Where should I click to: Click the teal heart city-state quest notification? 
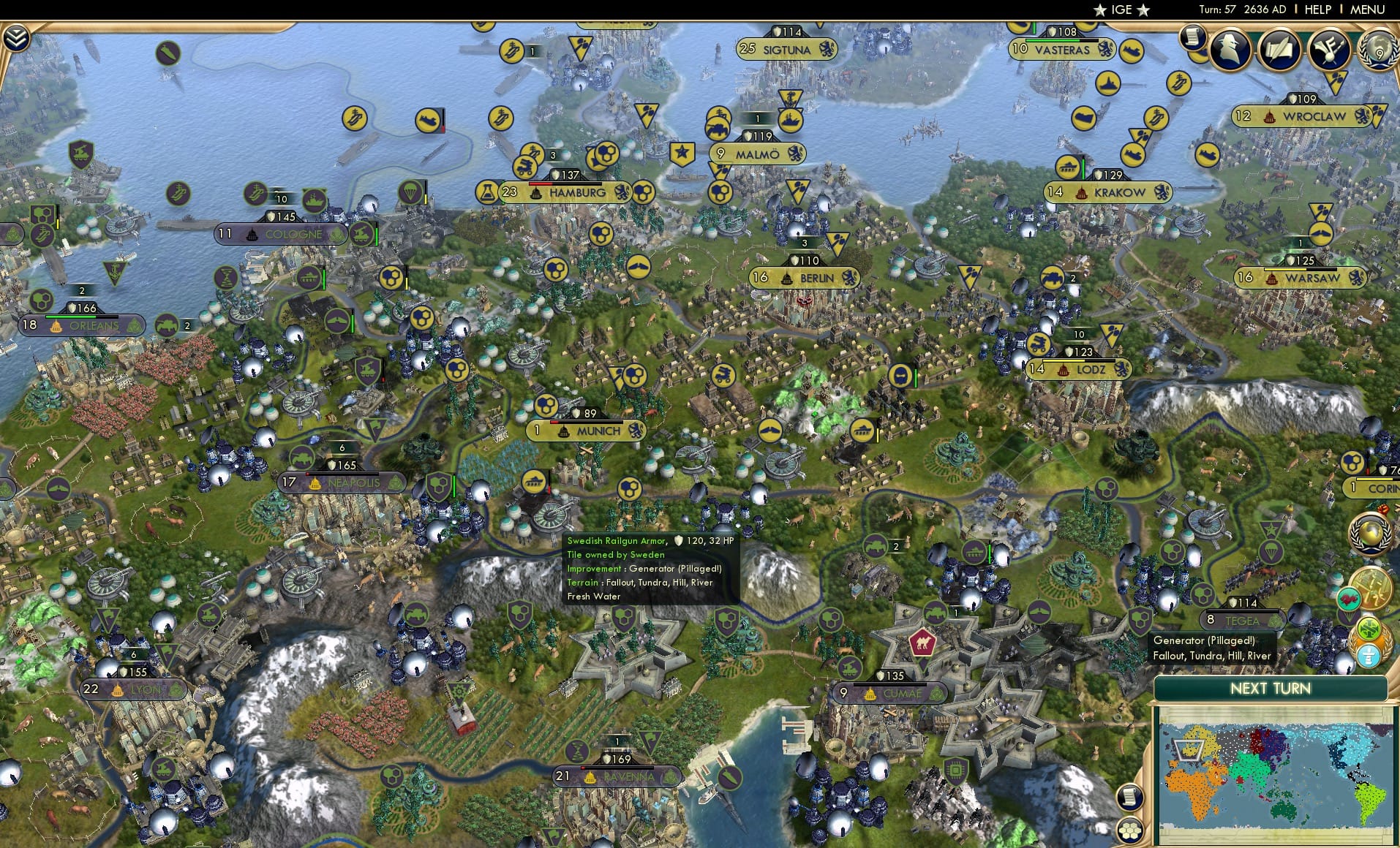tap(1350, 598)
